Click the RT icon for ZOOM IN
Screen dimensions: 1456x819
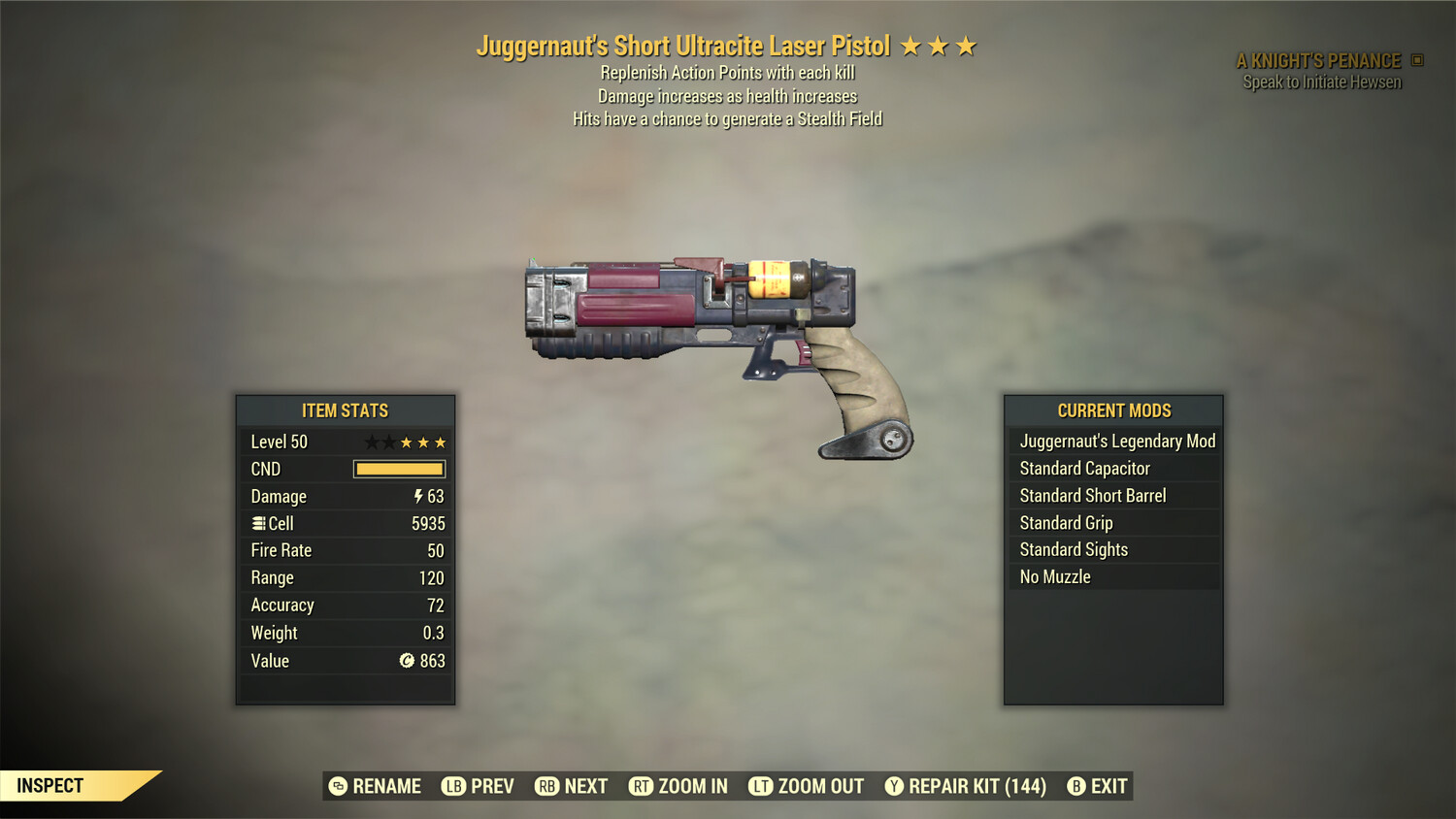642,786
